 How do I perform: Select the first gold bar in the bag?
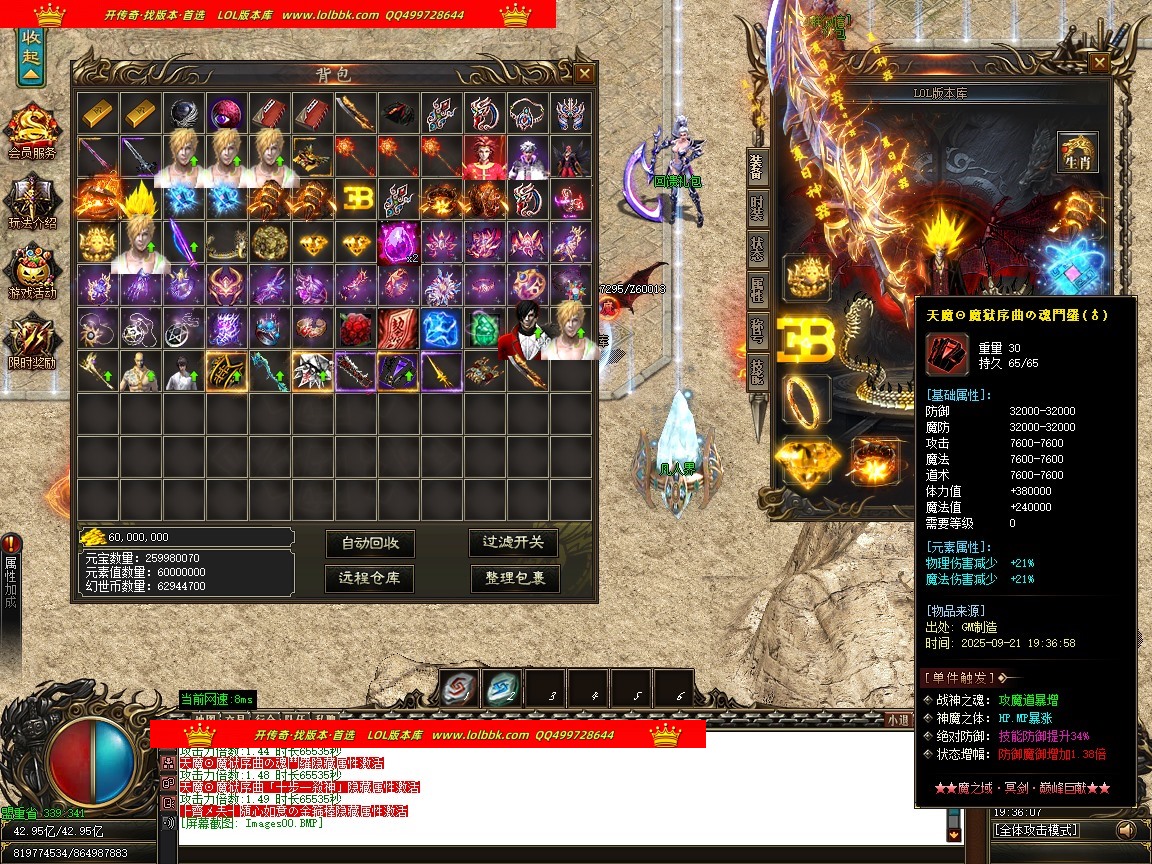99,113
